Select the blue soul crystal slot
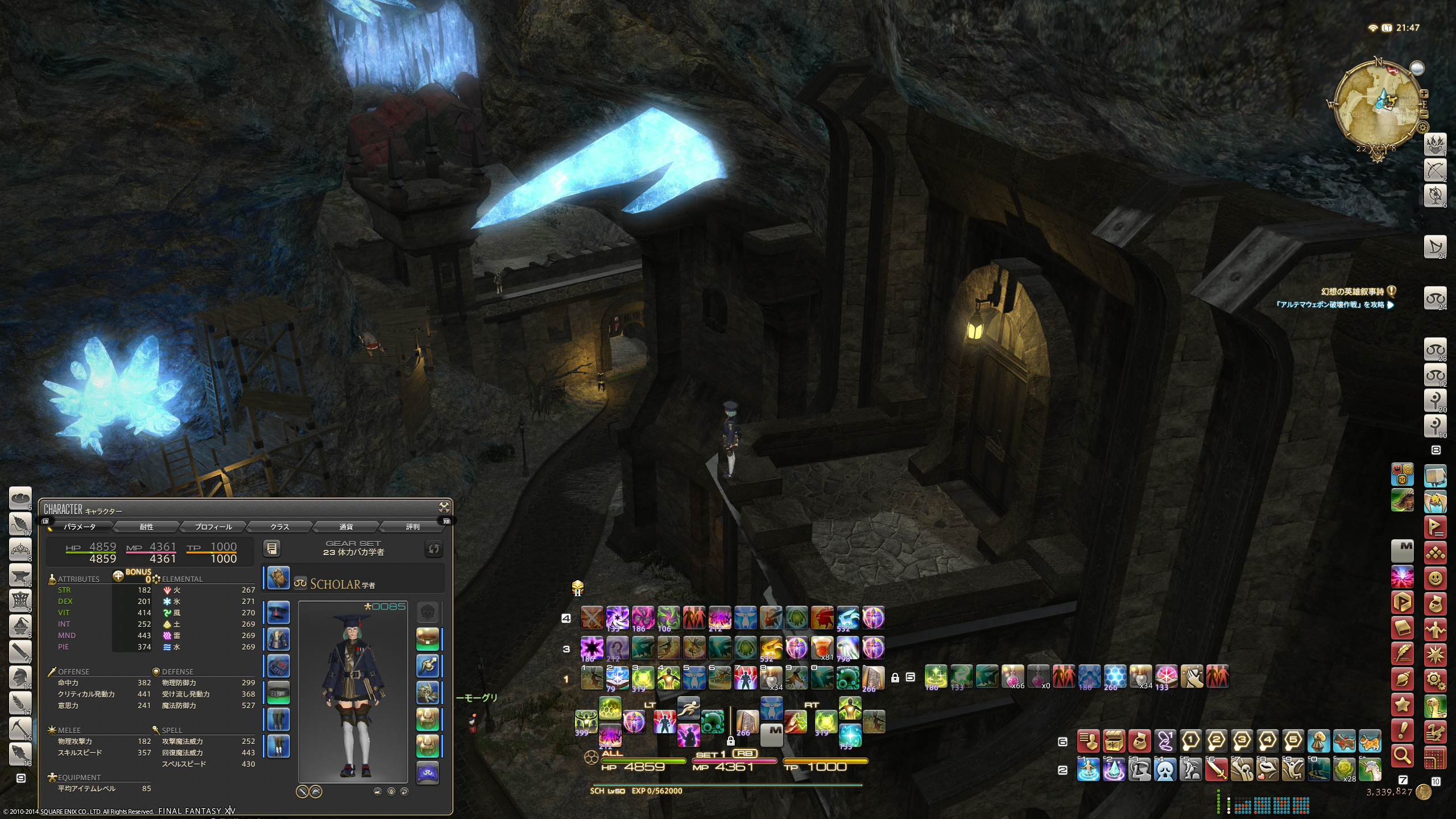Image resolution: width=1456 pixels, height=819 pixels. pos(428,773)
